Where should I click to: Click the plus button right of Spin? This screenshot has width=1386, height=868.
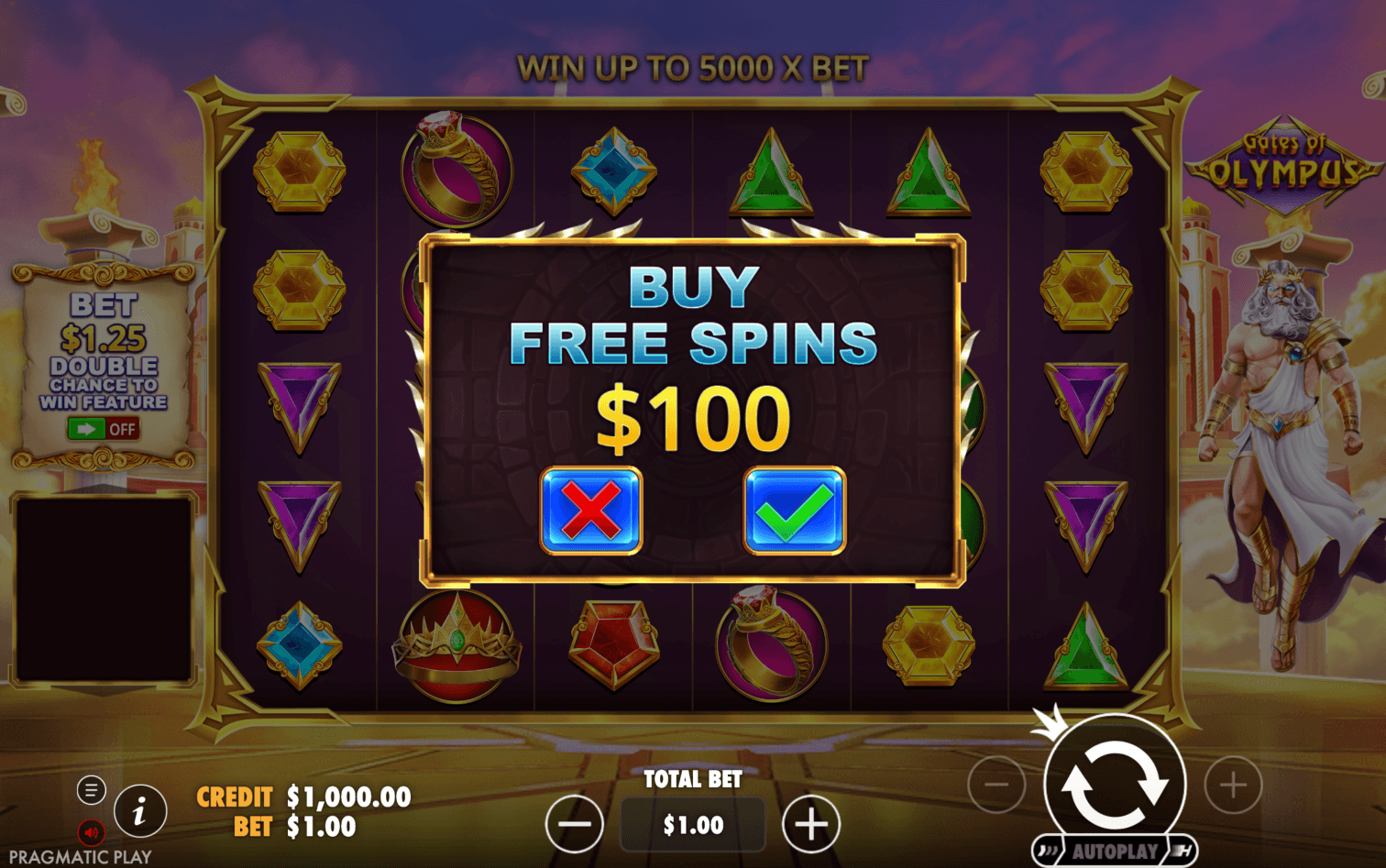(1233, 786)
